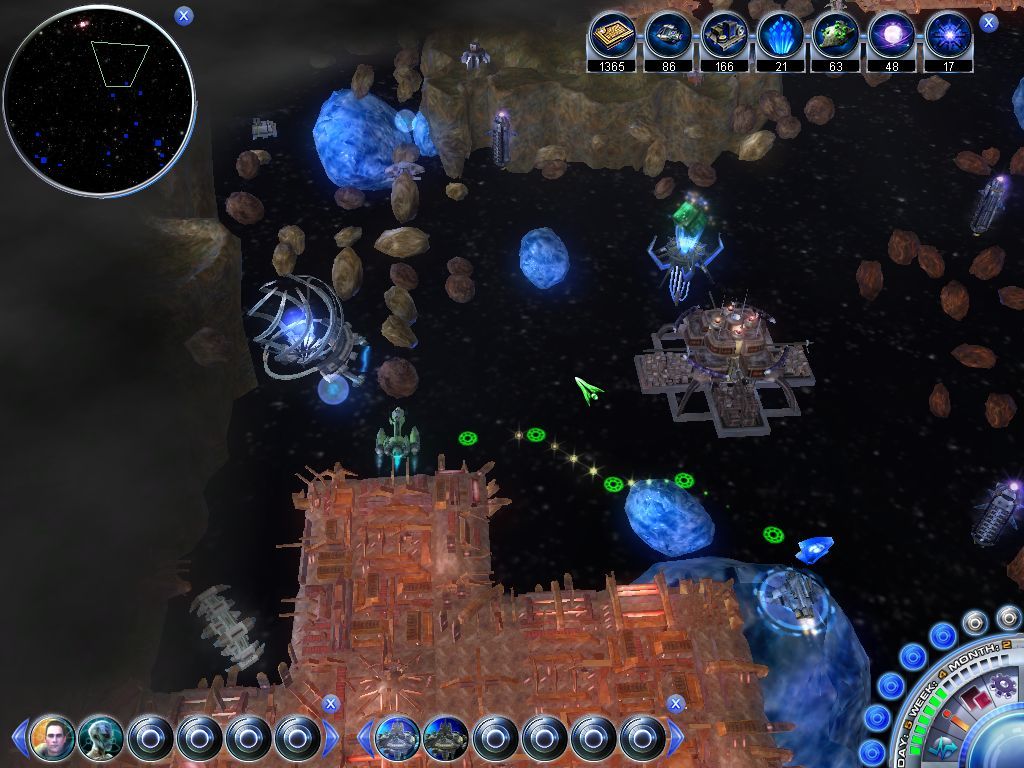Click the circular minimap
Viewport: 1024px width, 768px height.
point(98,97)
